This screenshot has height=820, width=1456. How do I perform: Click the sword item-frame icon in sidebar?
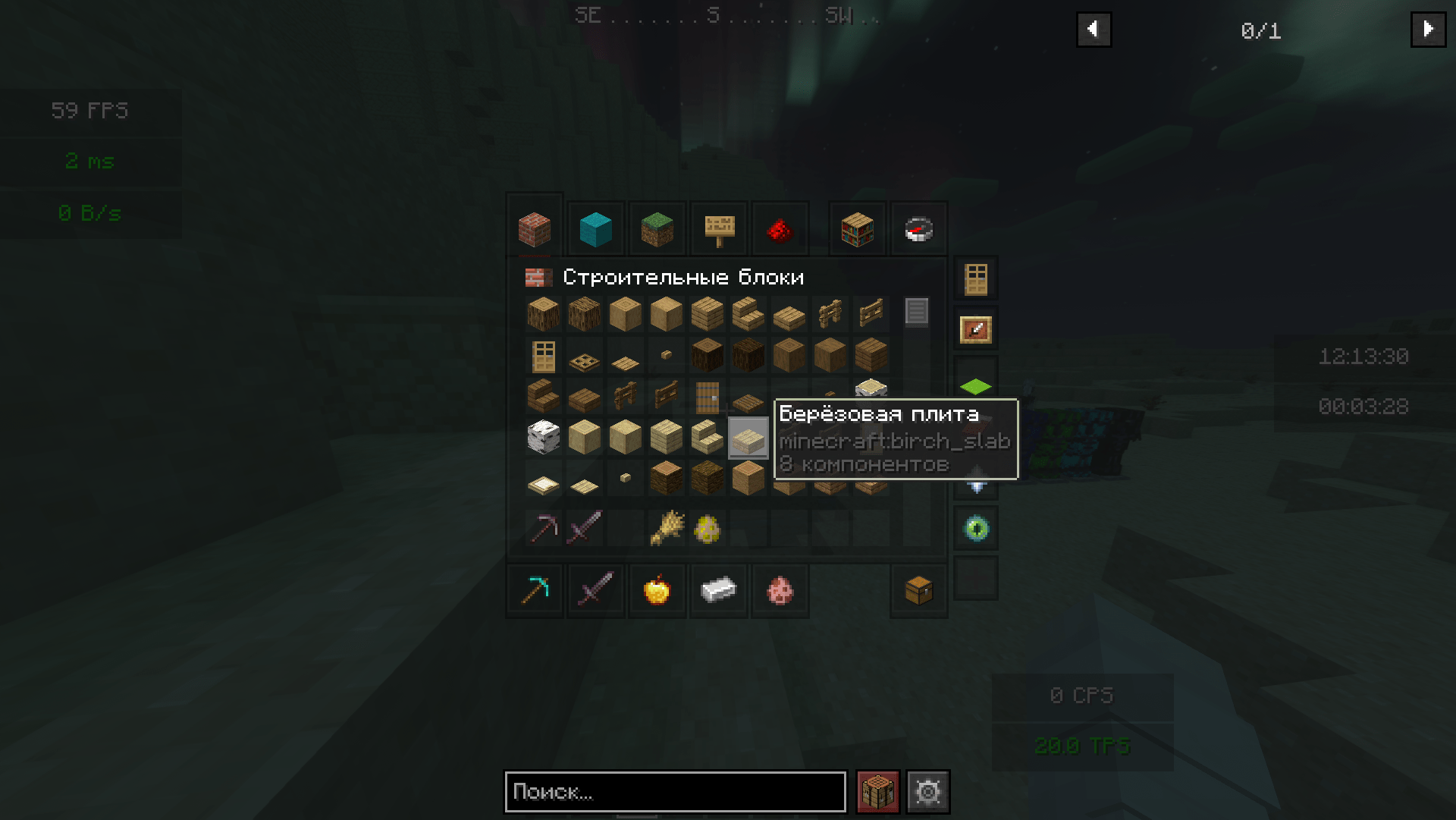pos(976,328)
